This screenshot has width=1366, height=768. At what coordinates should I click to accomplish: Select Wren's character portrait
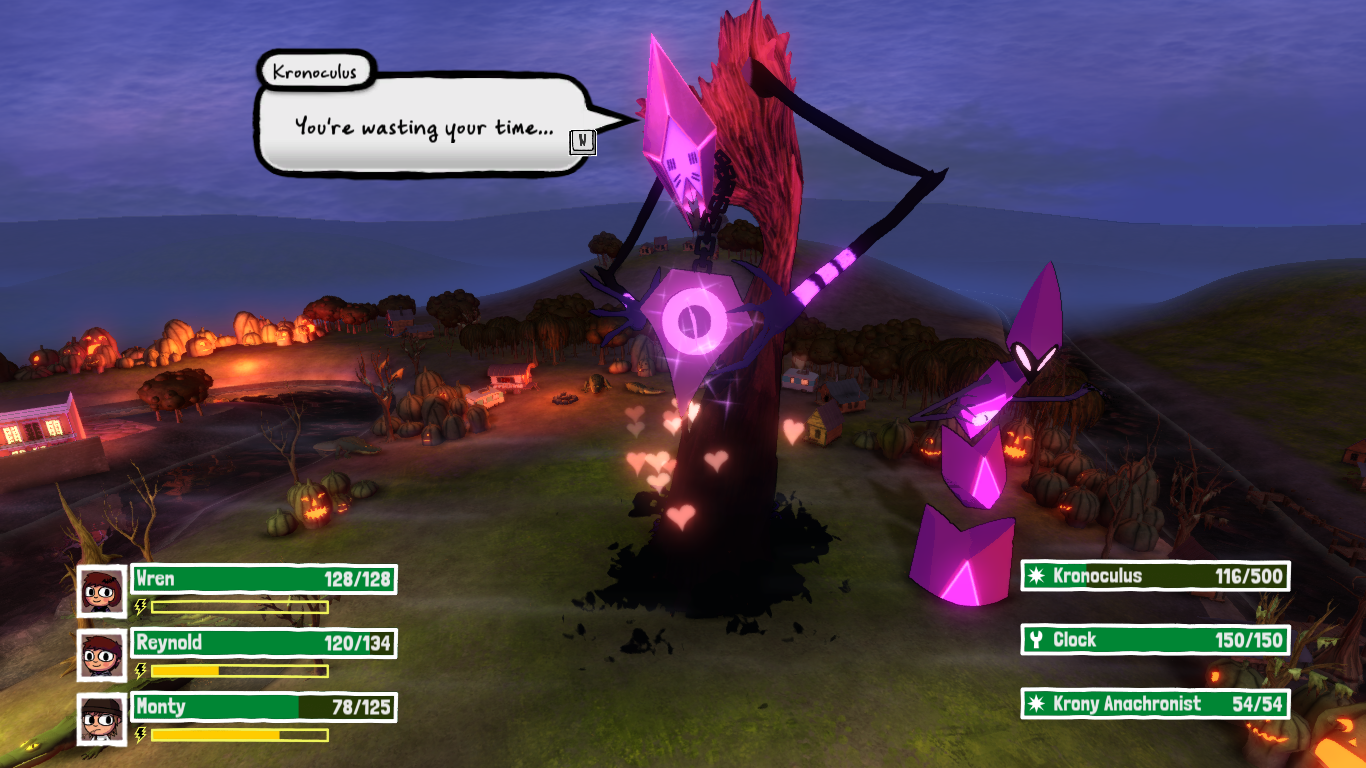point(102,591)
